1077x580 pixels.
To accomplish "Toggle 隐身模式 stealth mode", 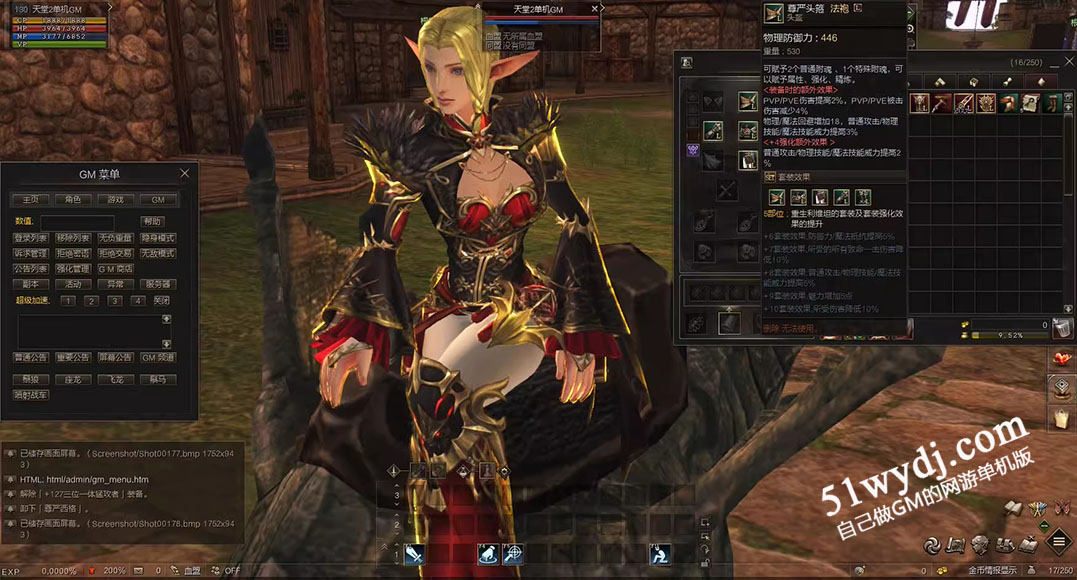I will tap(158, 238).
